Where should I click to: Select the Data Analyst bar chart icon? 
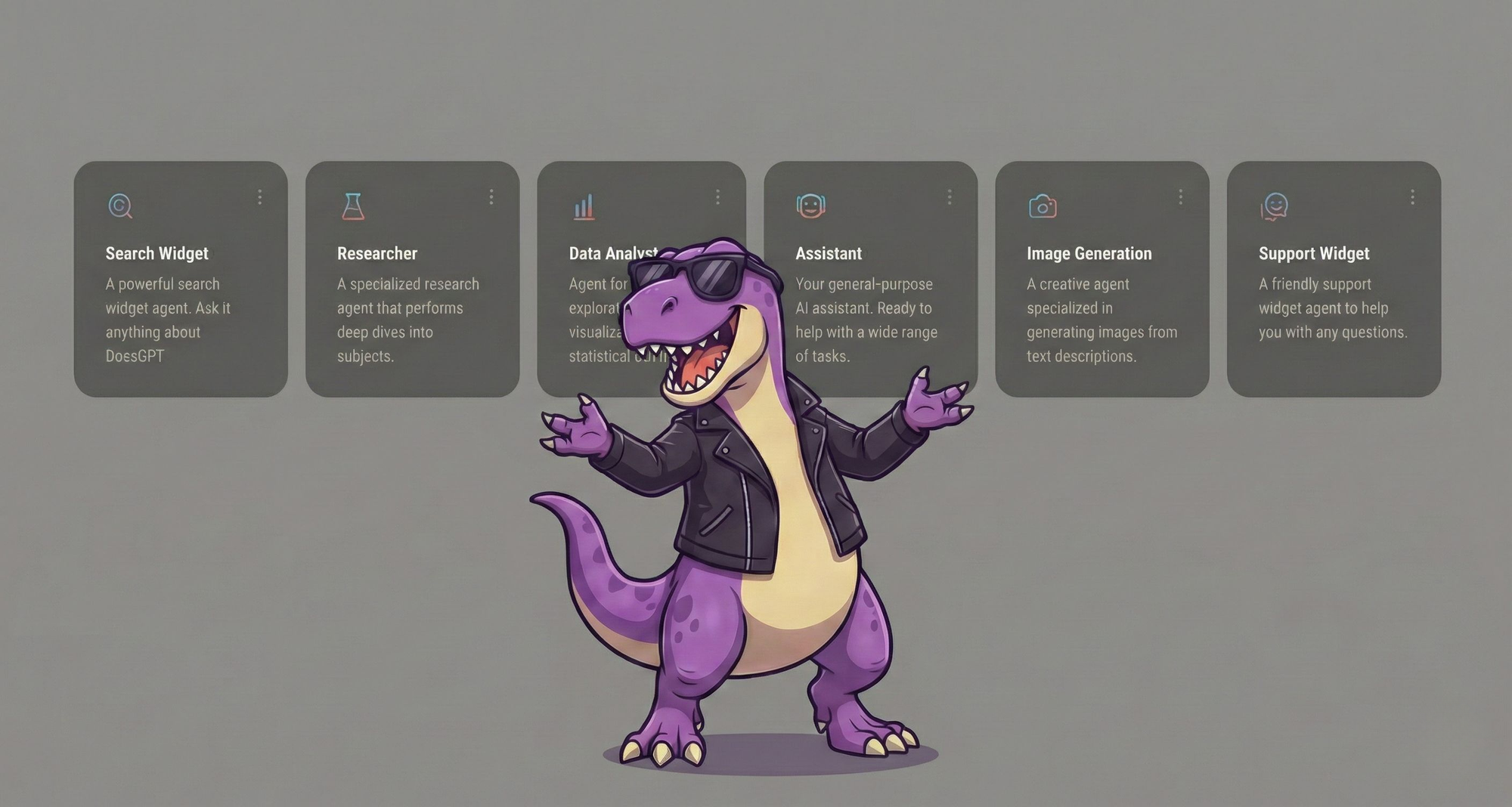click(x=583, y=206)
